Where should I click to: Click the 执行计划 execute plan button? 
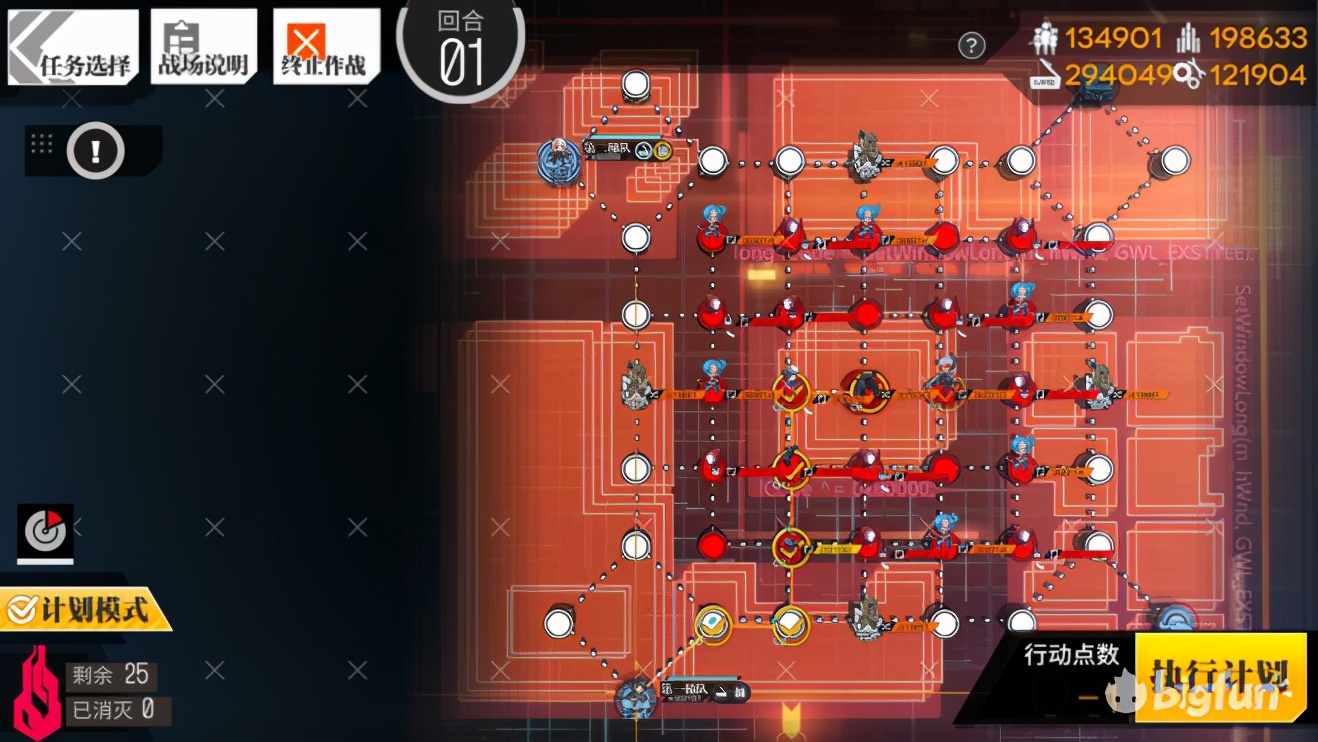1220,675
